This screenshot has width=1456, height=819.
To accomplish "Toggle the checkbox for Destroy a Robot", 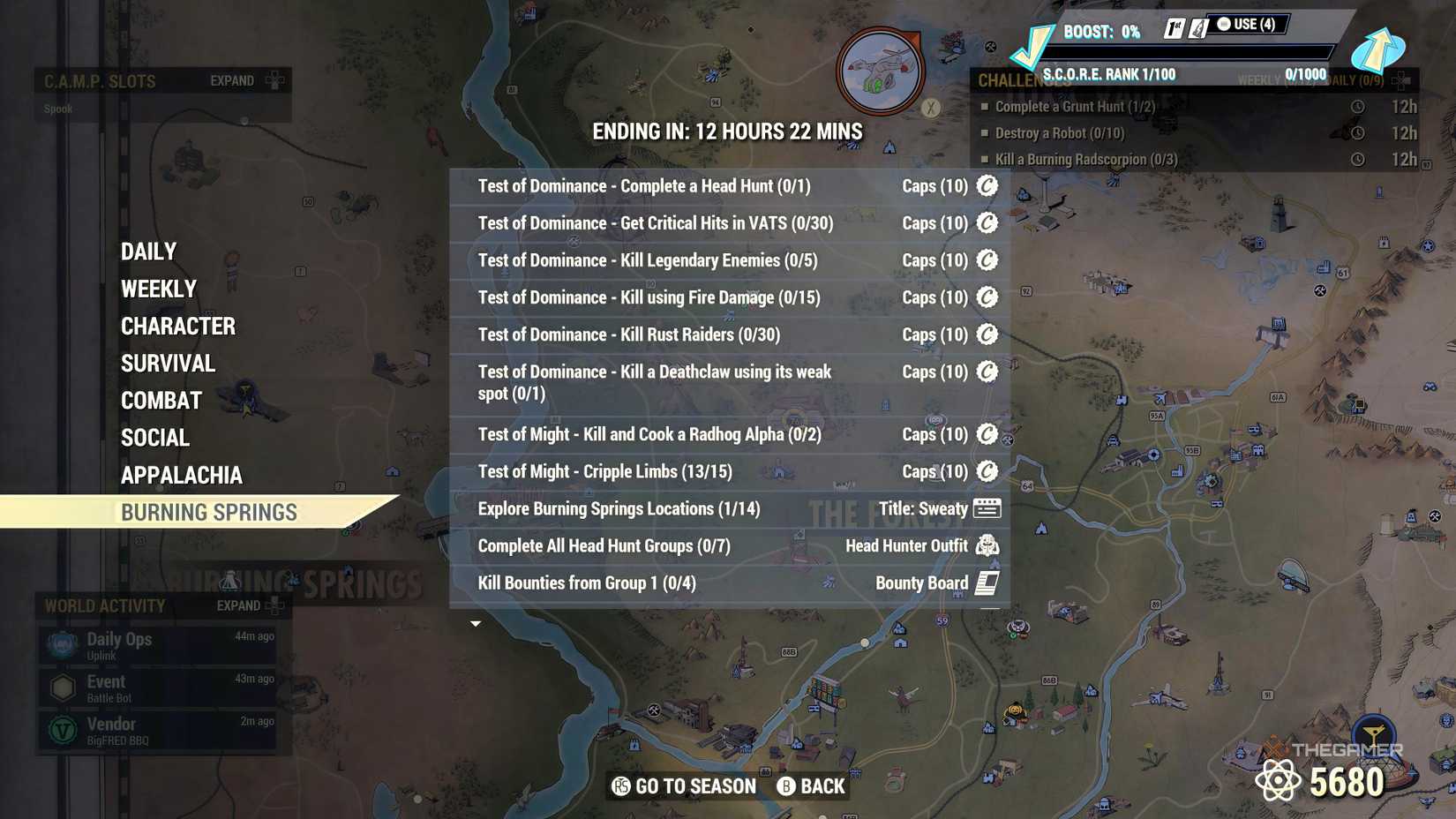I will (x=986, y=132).
